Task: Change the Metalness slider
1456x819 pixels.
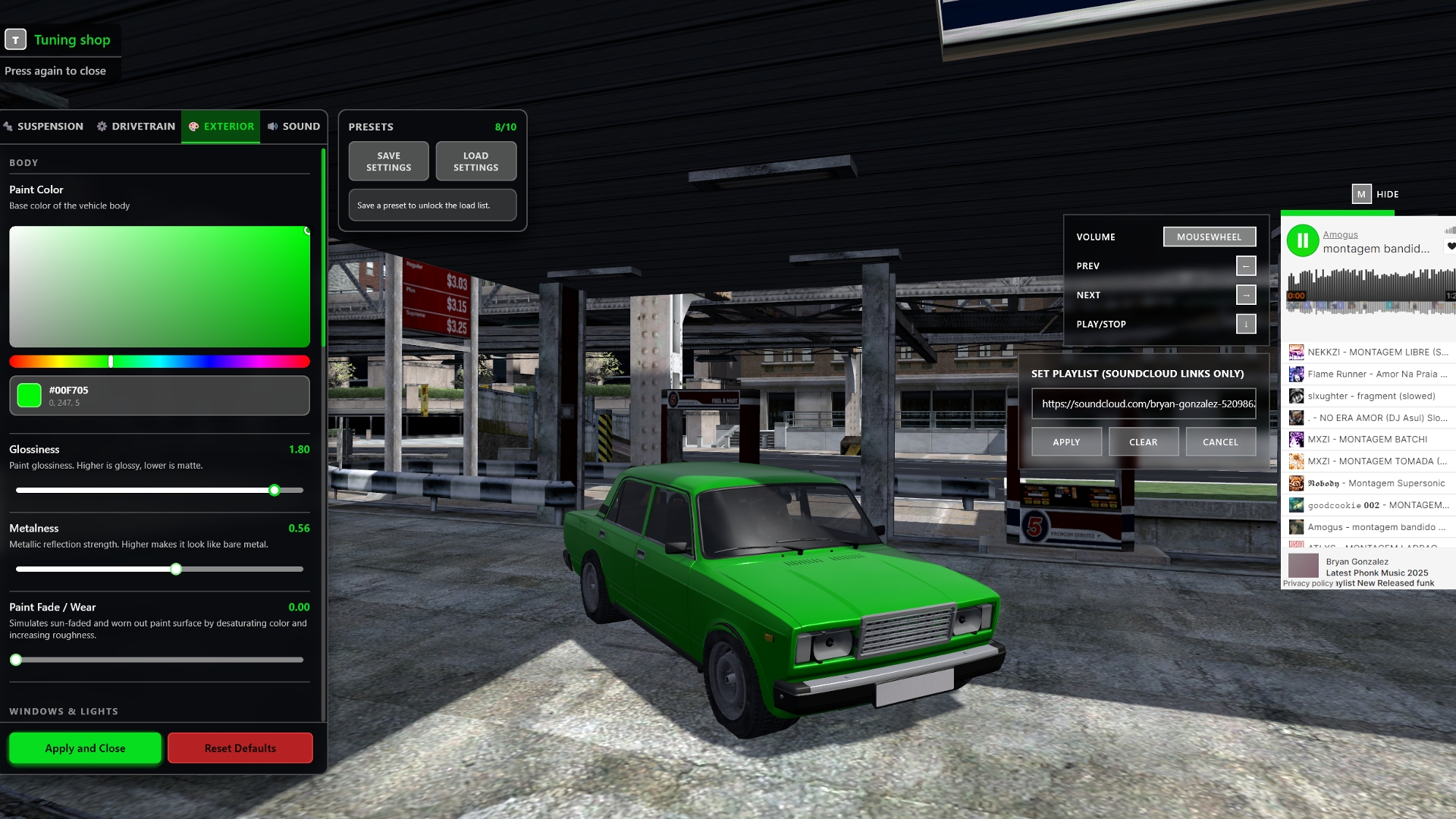Action: click(x=176, y=570)
